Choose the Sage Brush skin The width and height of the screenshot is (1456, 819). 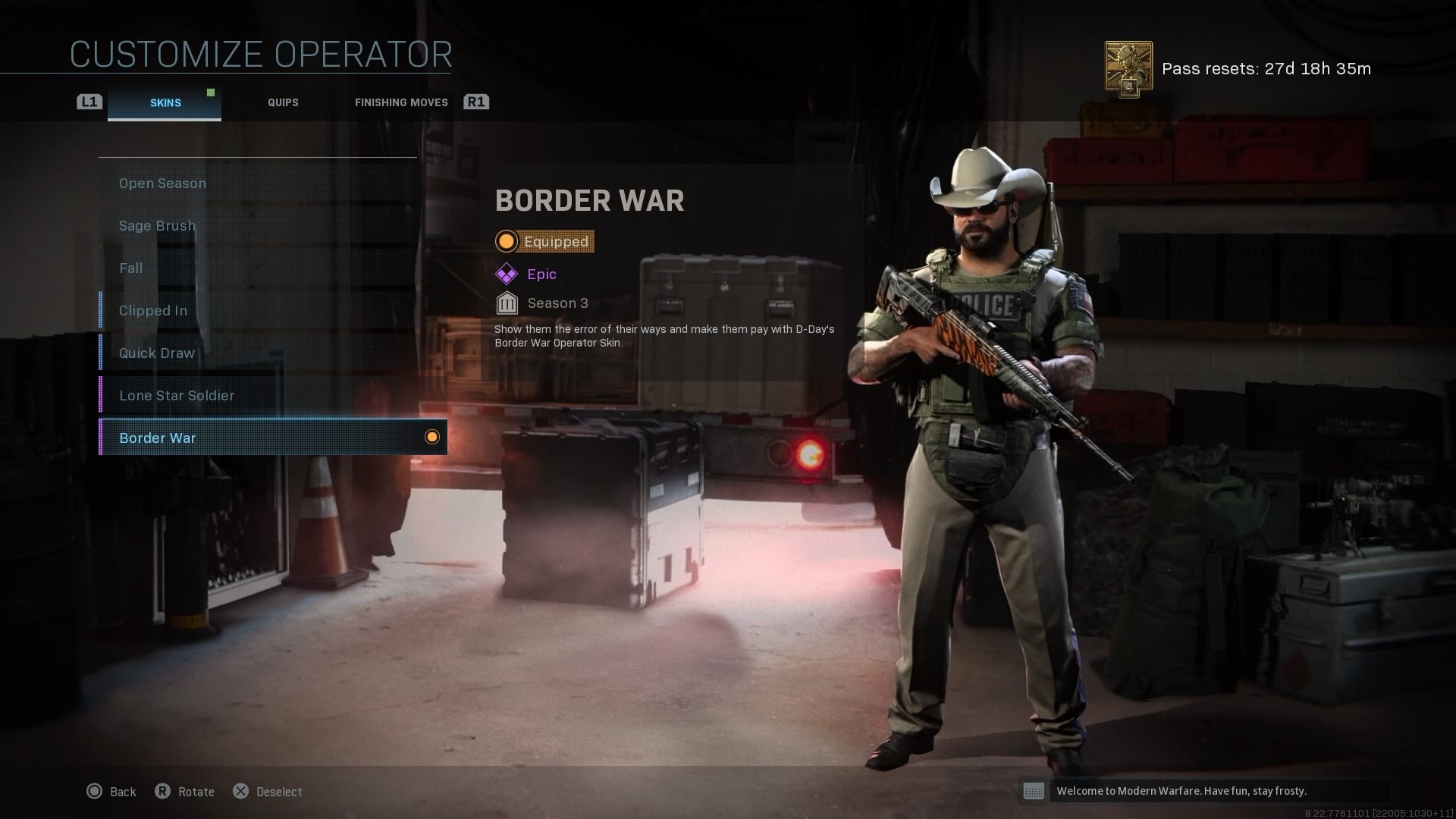pyautogui.click(x=258, y=226)
